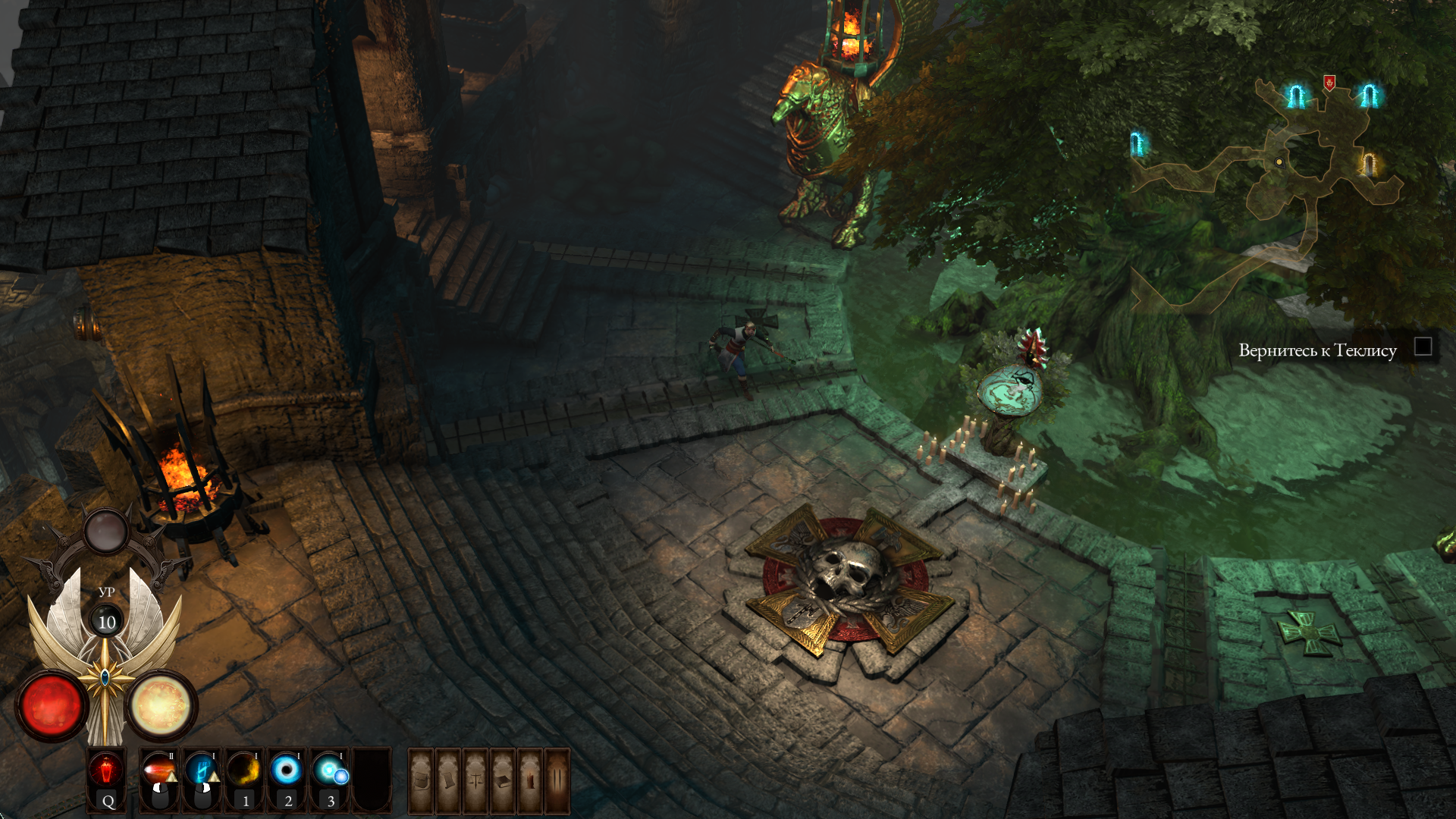Open the inventory bag menu
The width and height of the screenshot is (1456, 819).
(x=422, y=780)
